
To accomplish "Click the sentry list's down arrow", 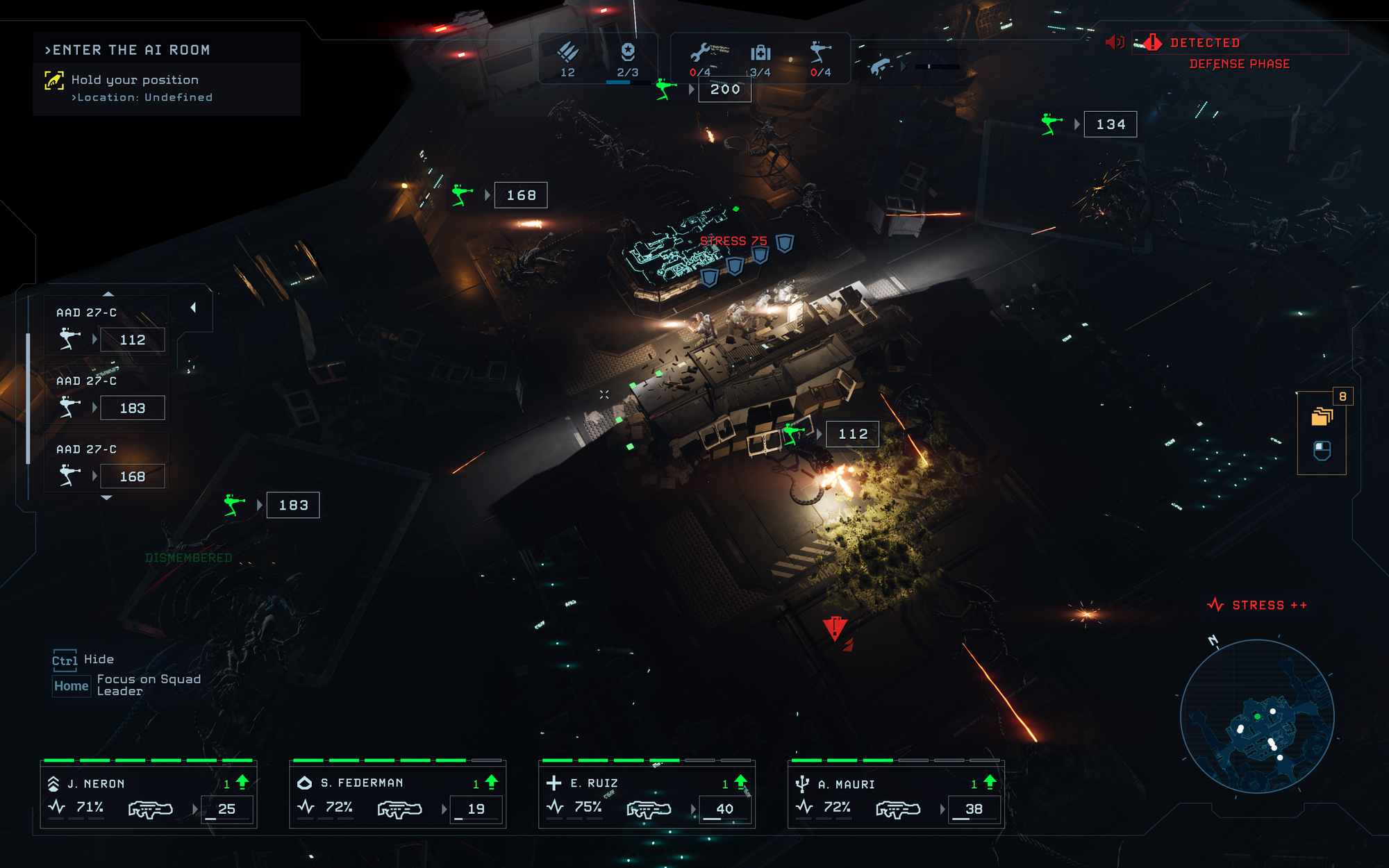I will (106, 498).
